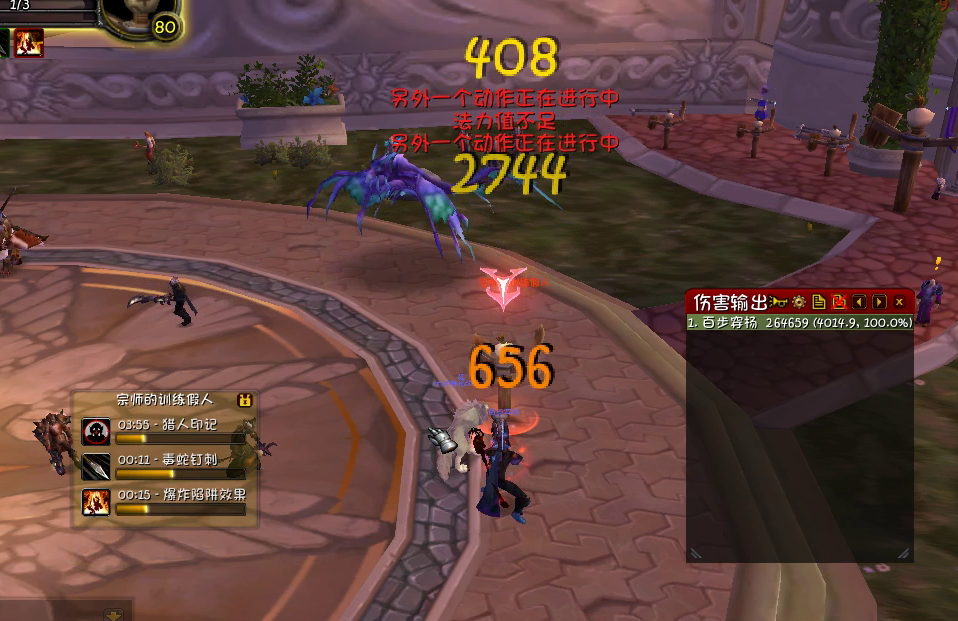Click the 伤害输出 damage meter title
This screenshot has height=621, width=958.
730,302
